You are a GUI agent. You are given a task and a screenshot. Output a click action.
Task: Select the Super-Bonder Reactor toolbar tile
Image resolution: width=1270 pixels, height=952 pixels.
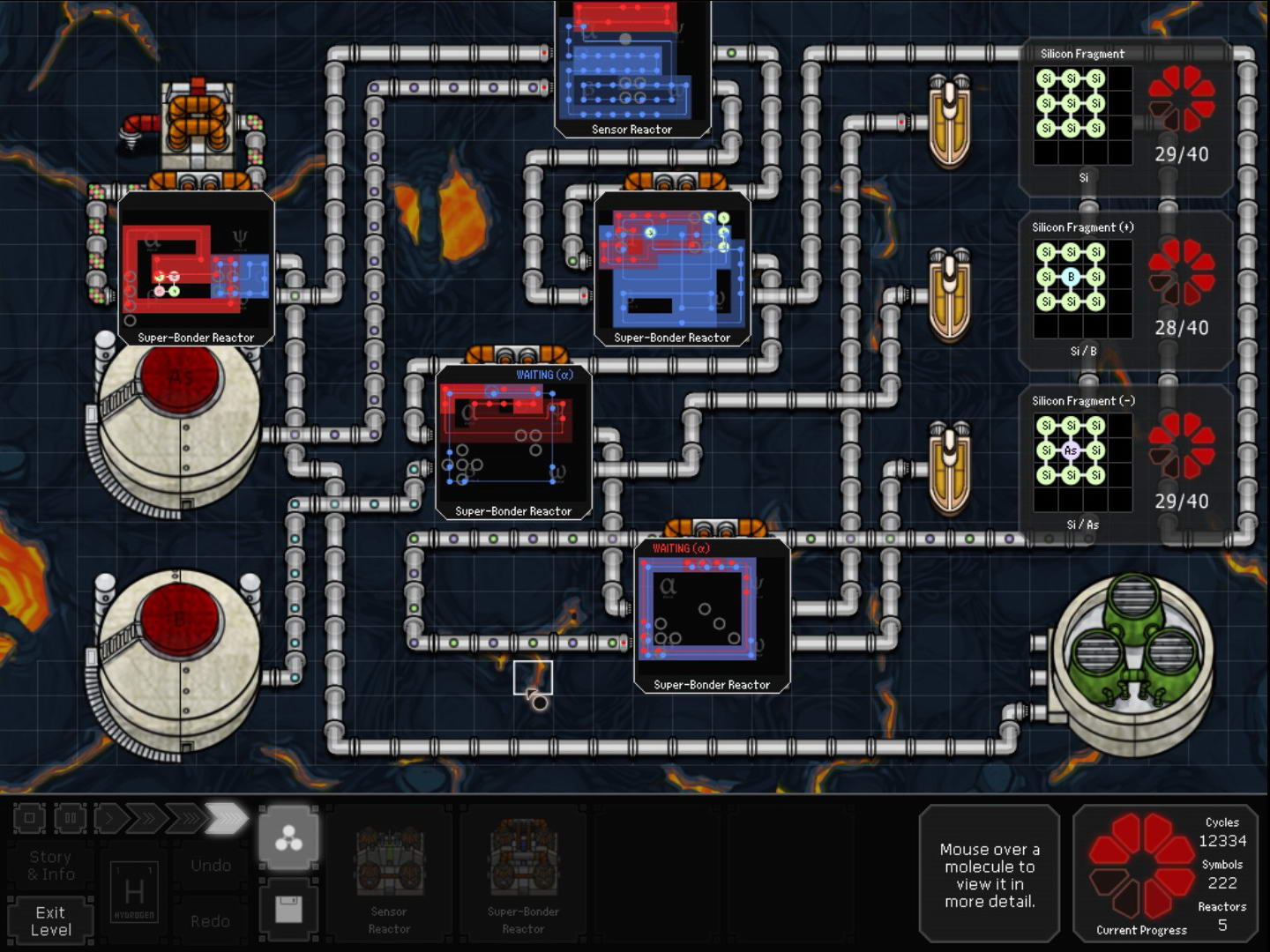point(523,876)
